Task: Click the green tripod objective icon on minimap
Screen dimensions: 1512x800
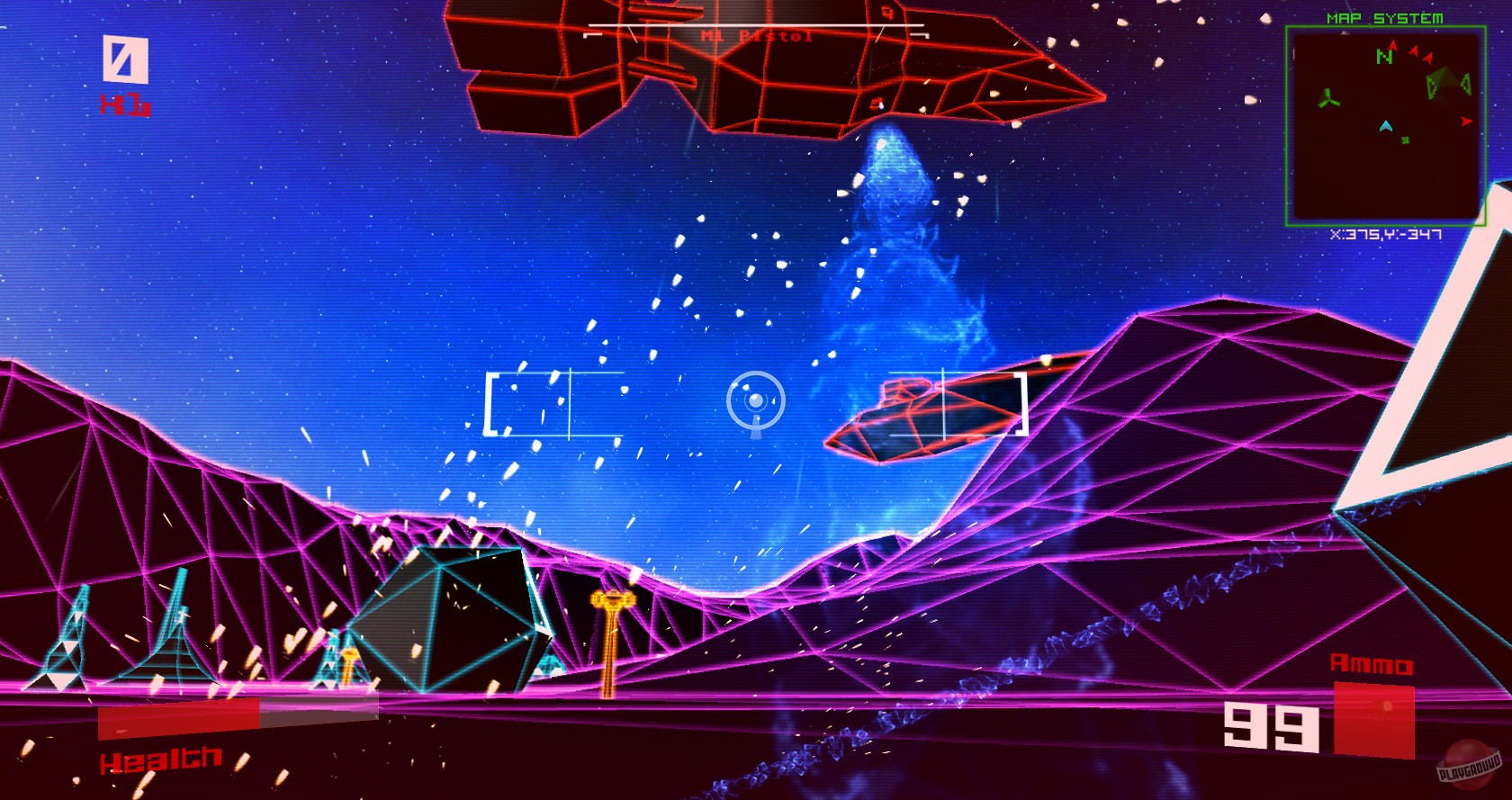Action: [1327, 99]
